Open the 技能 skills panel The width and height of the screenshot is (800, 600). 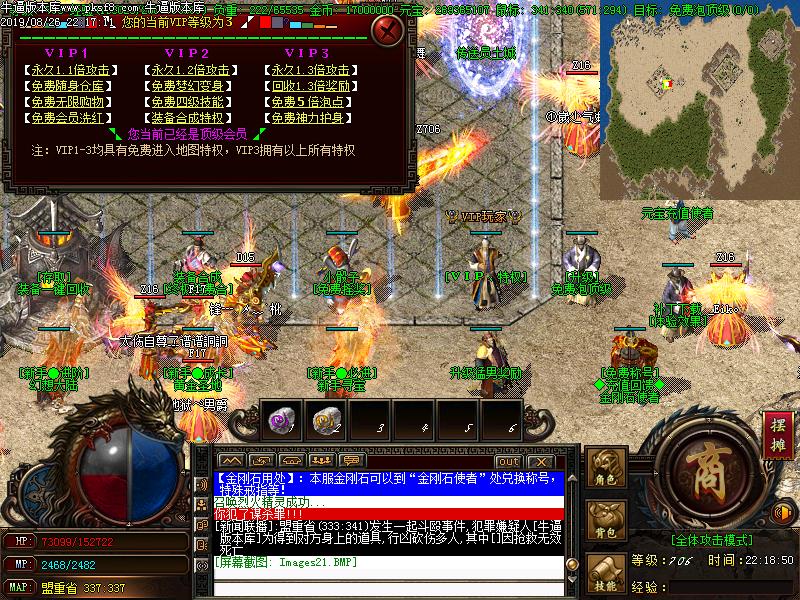[605, 573]
